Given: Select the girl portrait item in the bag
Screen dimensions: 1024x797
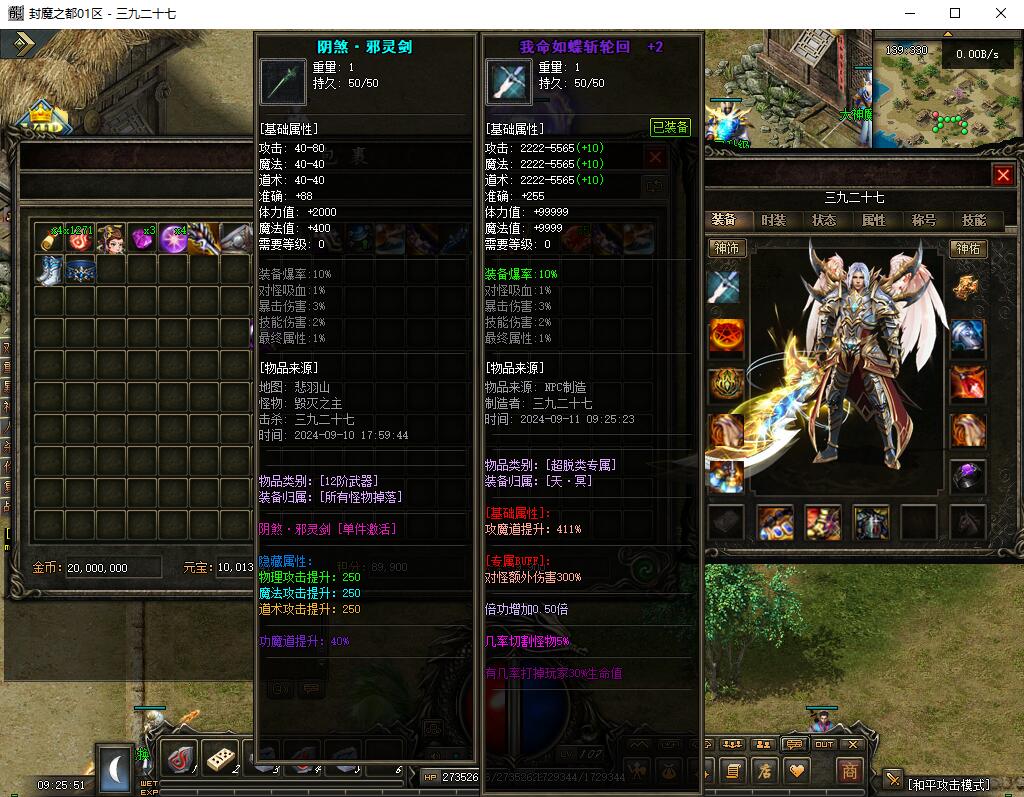Looking at the screenshot, I should tap(111, 239).
